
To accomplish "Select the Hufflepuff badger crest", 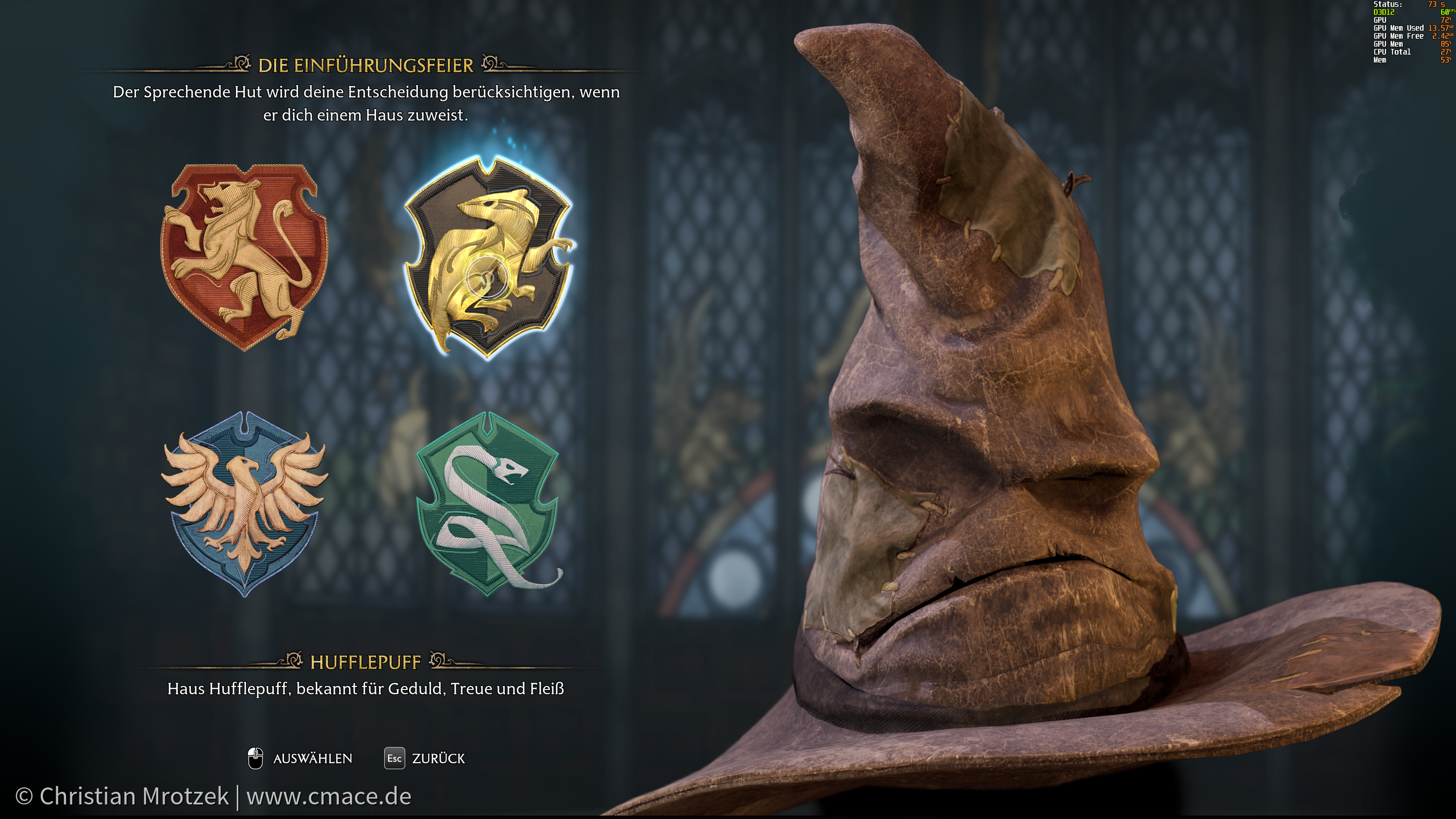I will (488, 257).
